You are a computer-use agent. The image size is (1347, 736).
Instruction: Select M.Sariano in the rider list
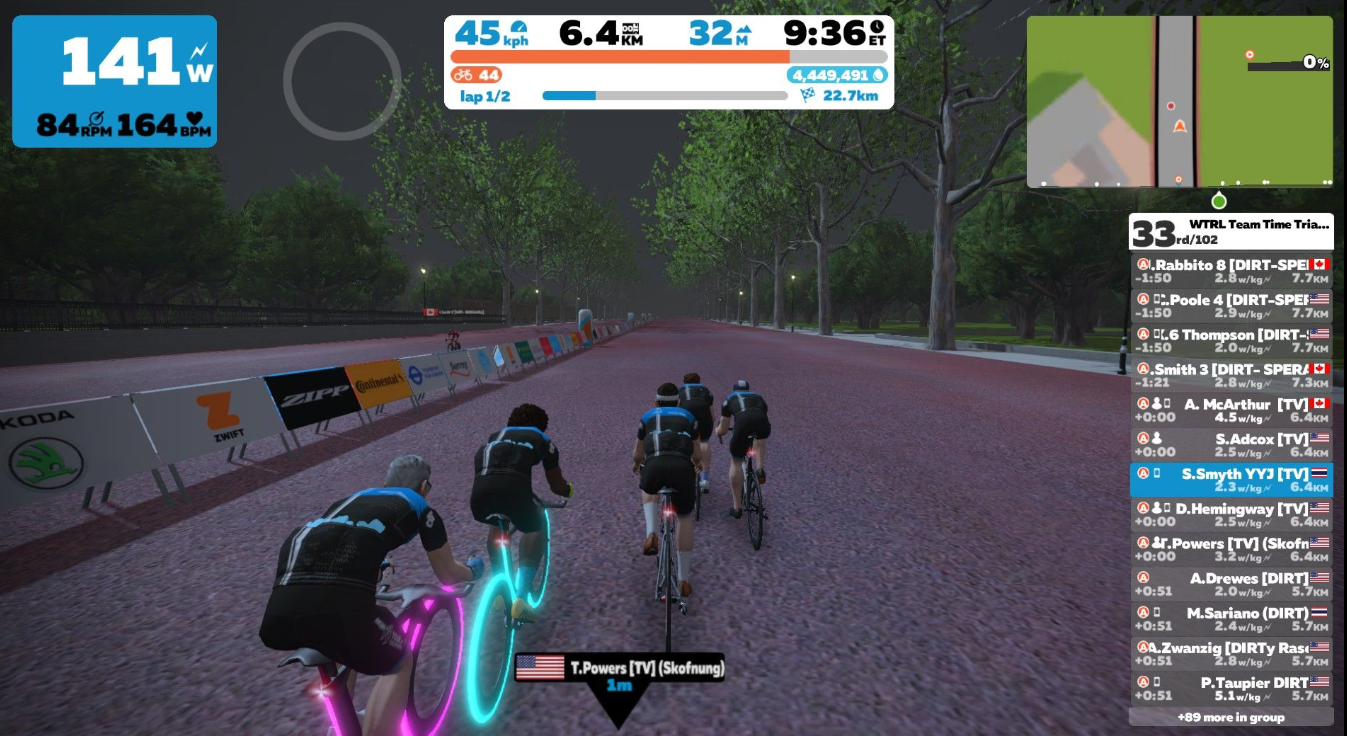coord(1231,619)
